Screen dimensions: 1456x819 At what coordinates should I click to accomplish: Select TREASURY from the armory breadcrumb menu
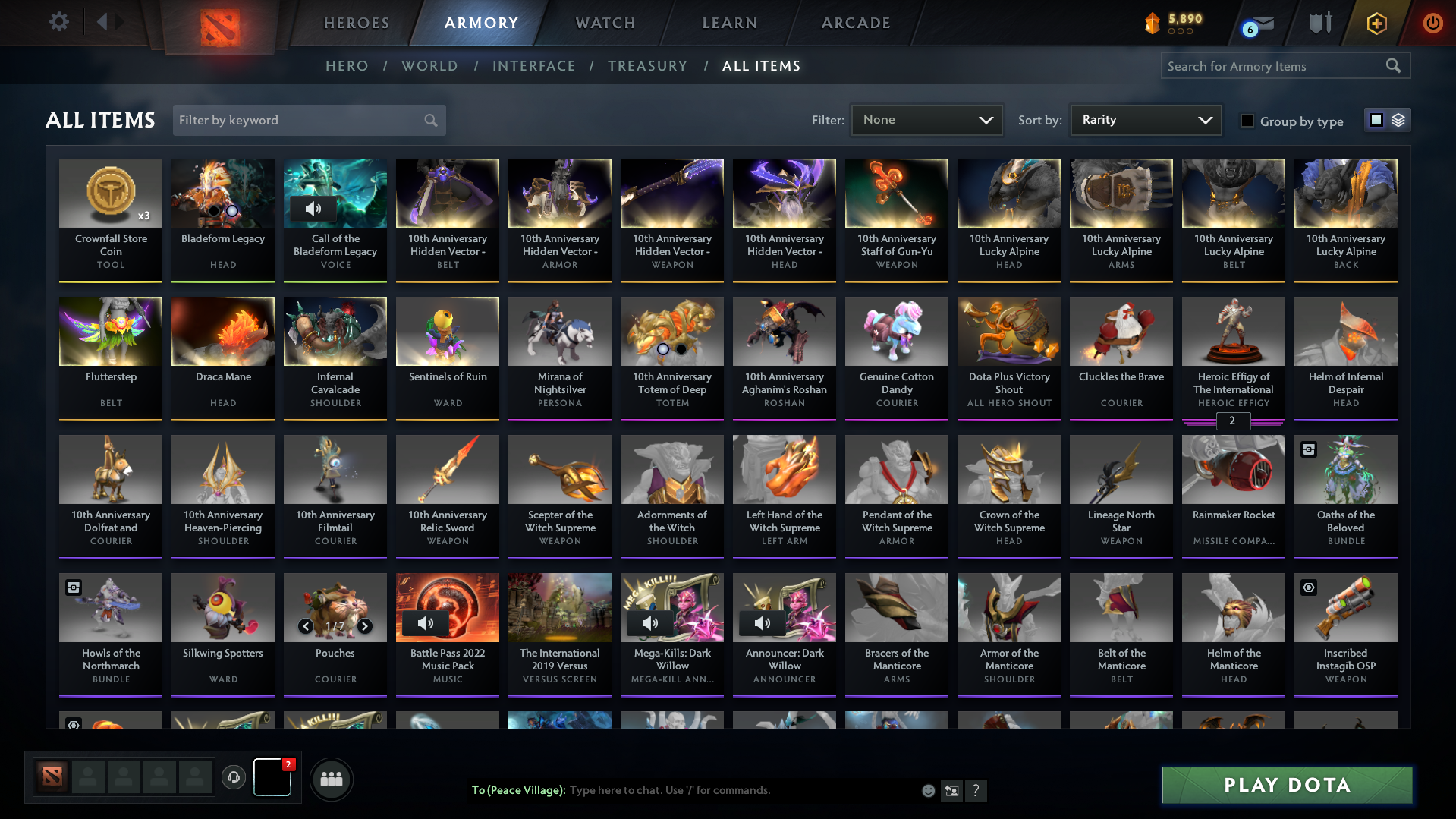point(647,66)
